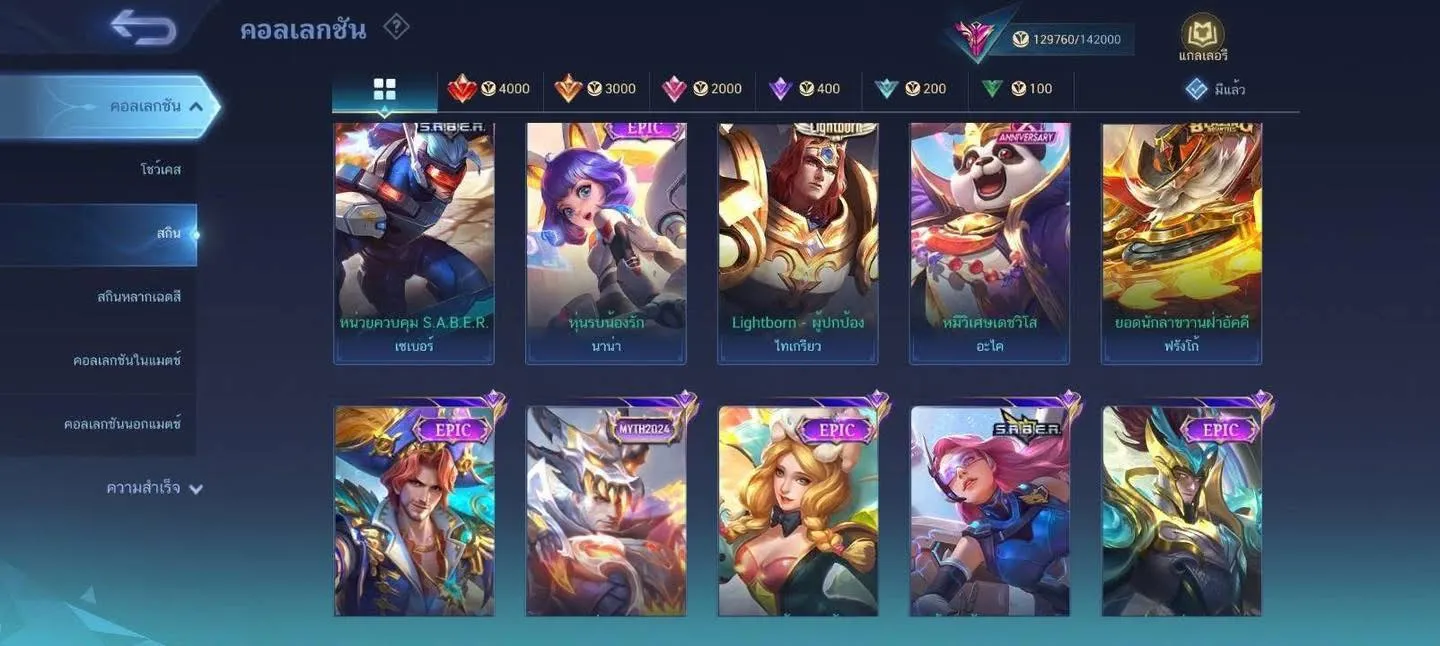Select the สกิน sidebar entry
1440x646 pixels.
pos(168,234)
